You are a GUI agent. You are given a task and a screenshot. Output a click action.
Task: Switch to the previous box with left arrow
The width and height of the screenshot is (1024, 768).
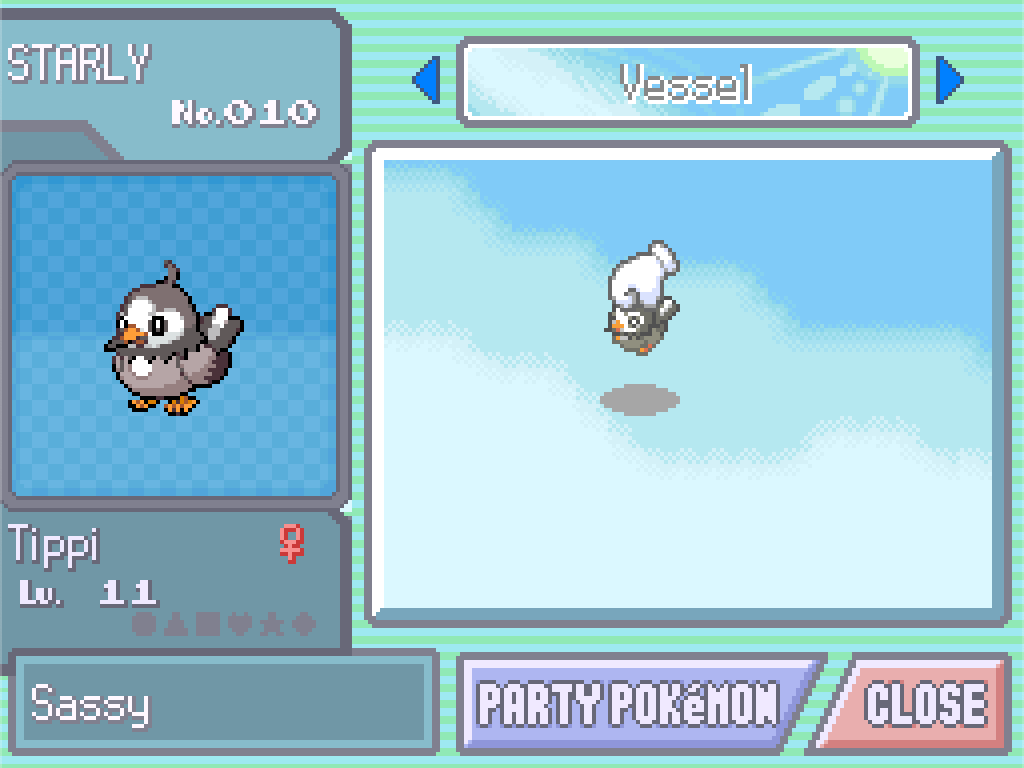pyautogui.click(x=427, y=80)
